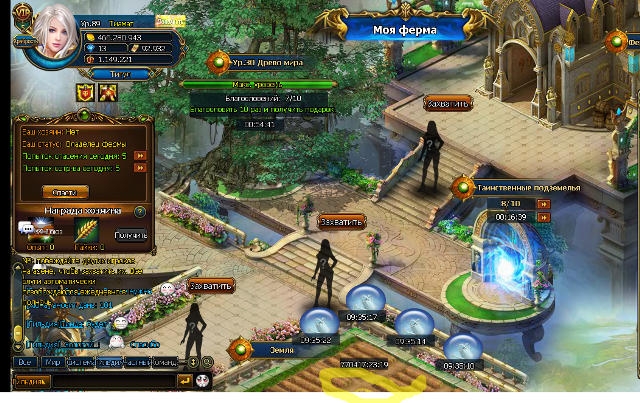640x403 pixels.
Task: Select the crossed weapons buff icon
Action: (108, 93)
